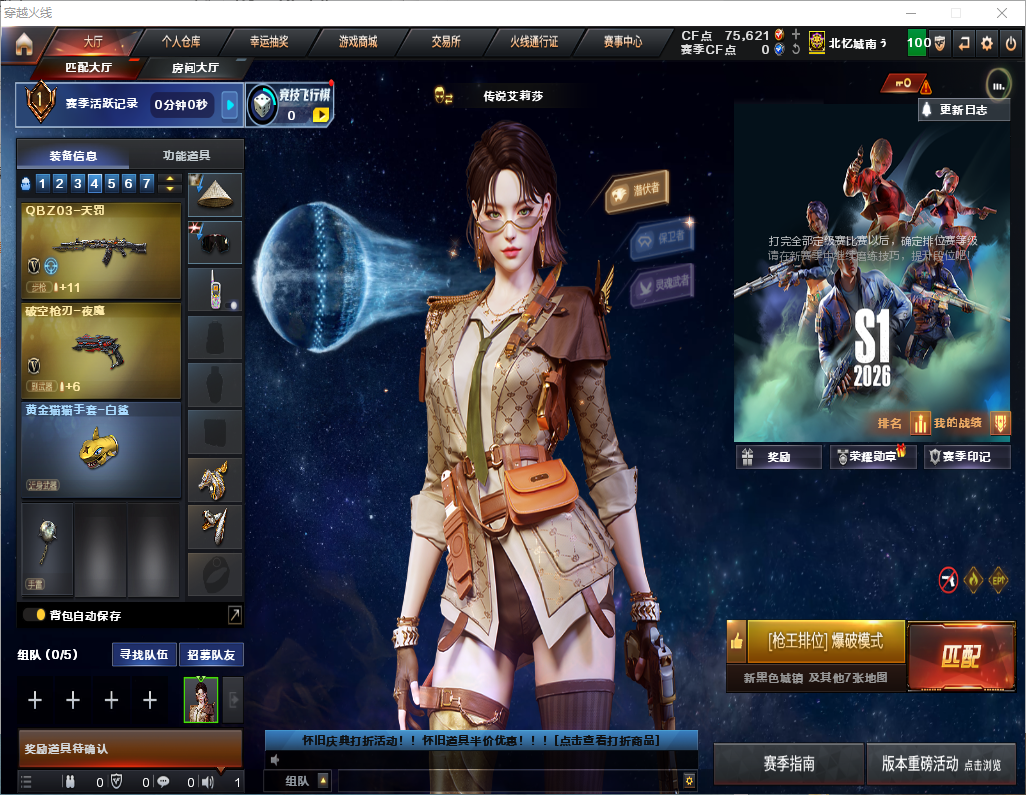Image resolution: width=1026 pixels, height=795 pixels.
Task: Toggle 背包自动保存 switch
Action: click(x=35, y=615)
